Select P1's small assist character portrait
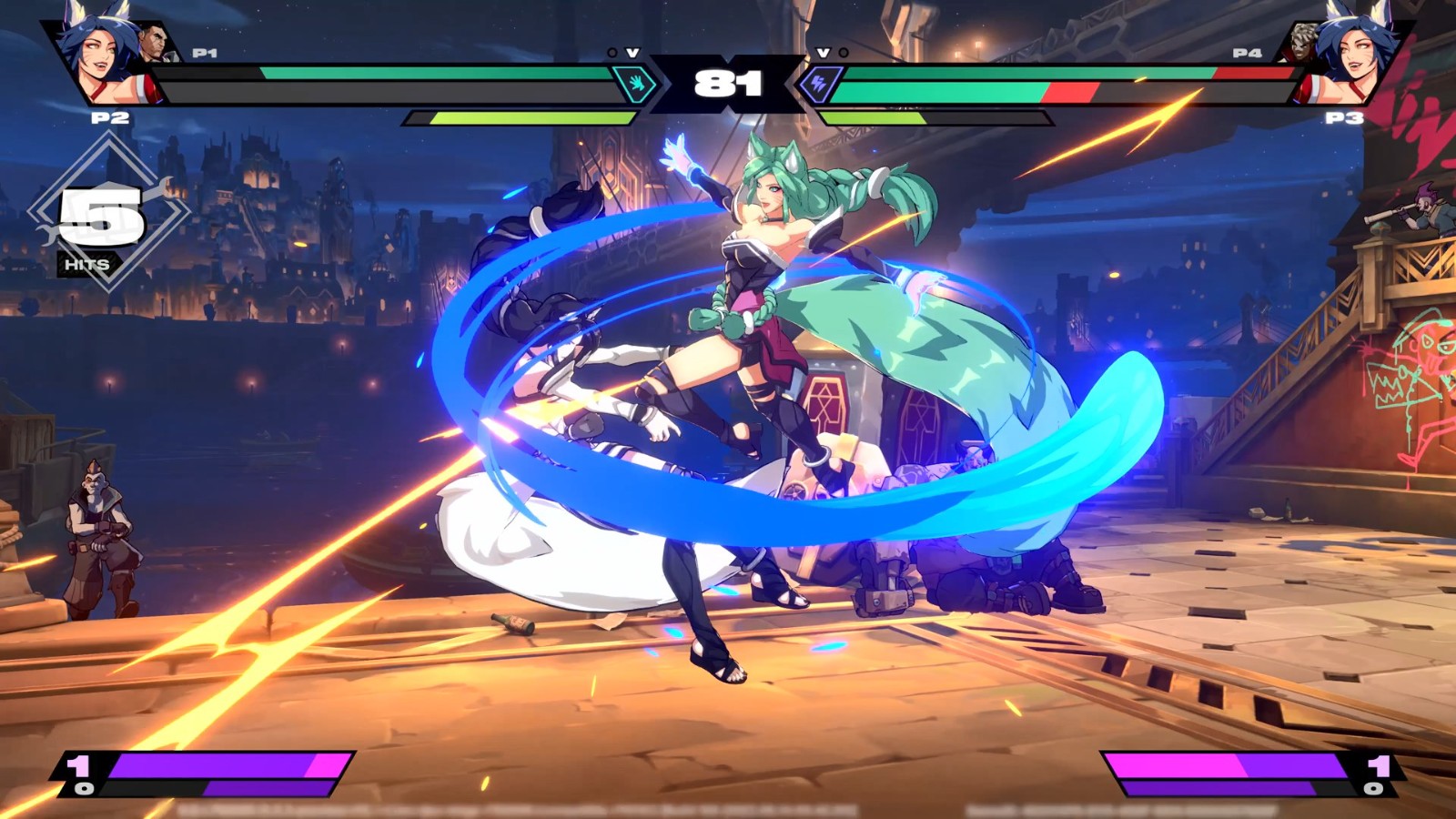1456x819 pixels. tap(155, 44)
